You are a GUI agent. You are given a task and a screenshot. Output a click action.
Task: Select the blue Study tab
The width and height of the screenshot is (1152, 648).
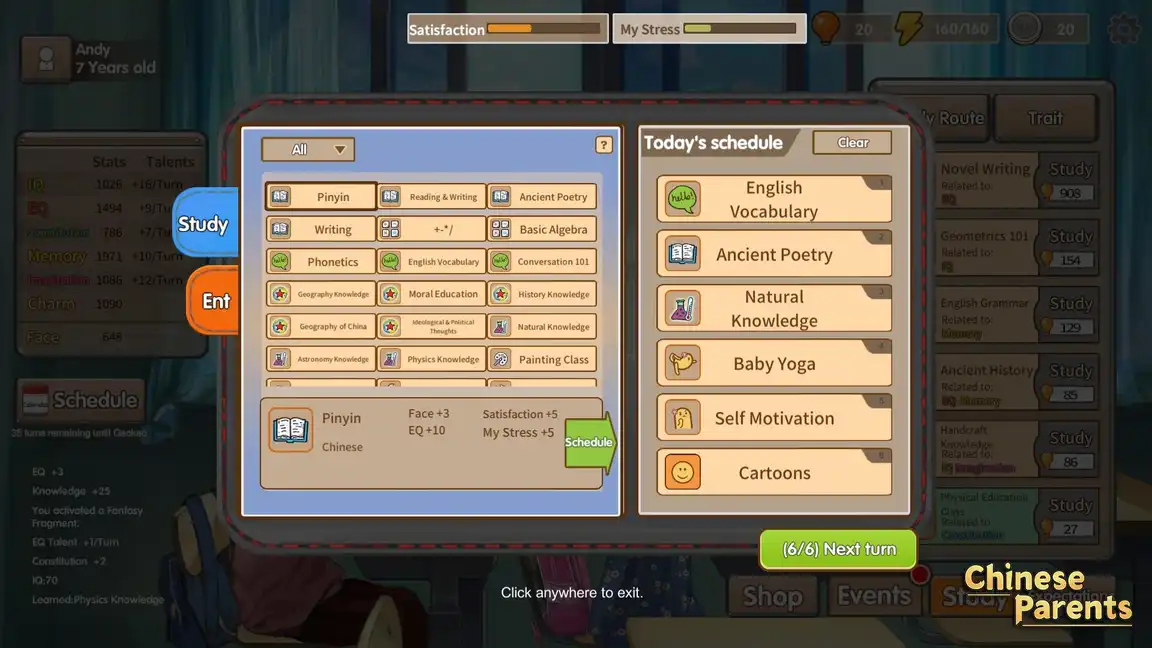(204, 224)
